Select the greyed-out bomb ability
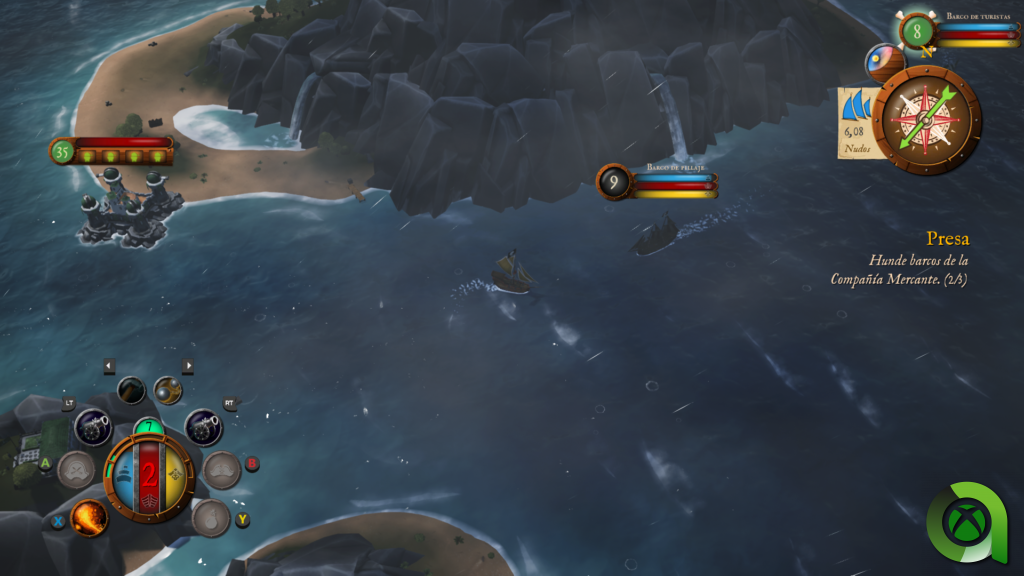 (x=210, y=518)
